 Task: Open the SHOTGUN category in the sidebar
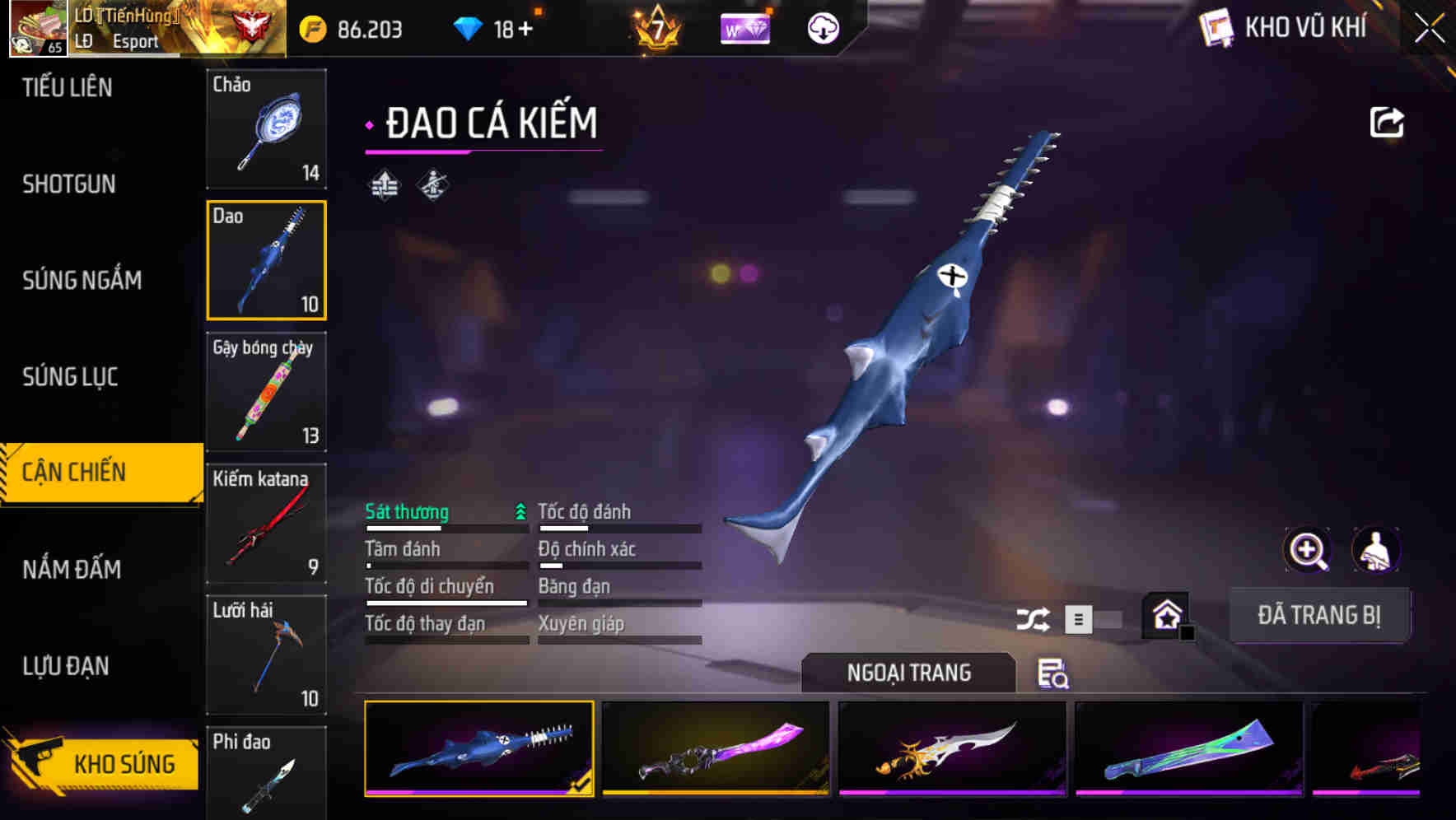pyautogui.click(x=68, y=184)
